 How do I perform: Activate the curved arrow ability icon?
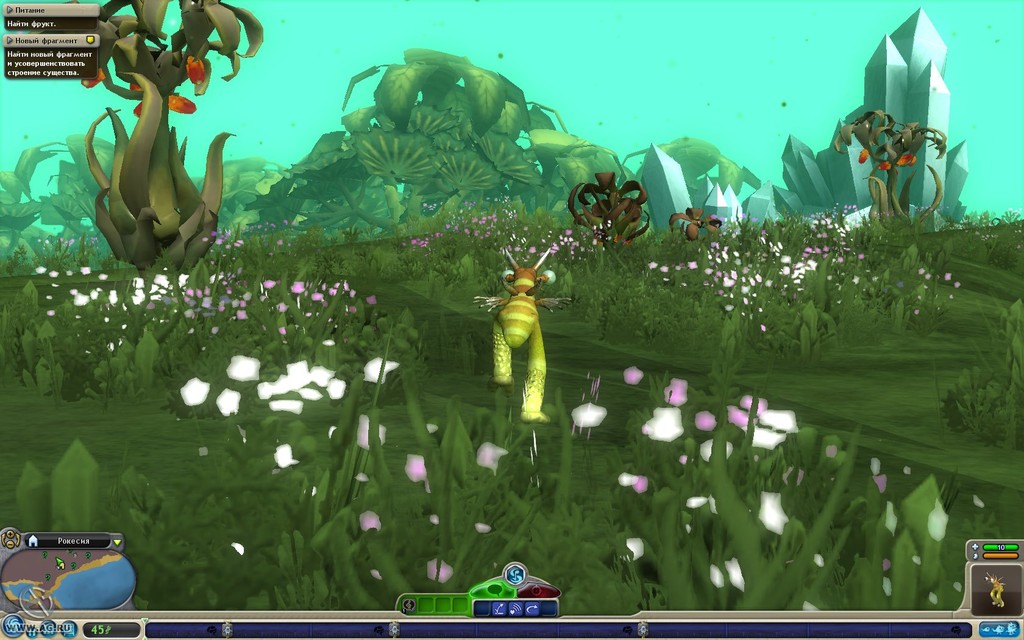[x=533, y=608]
